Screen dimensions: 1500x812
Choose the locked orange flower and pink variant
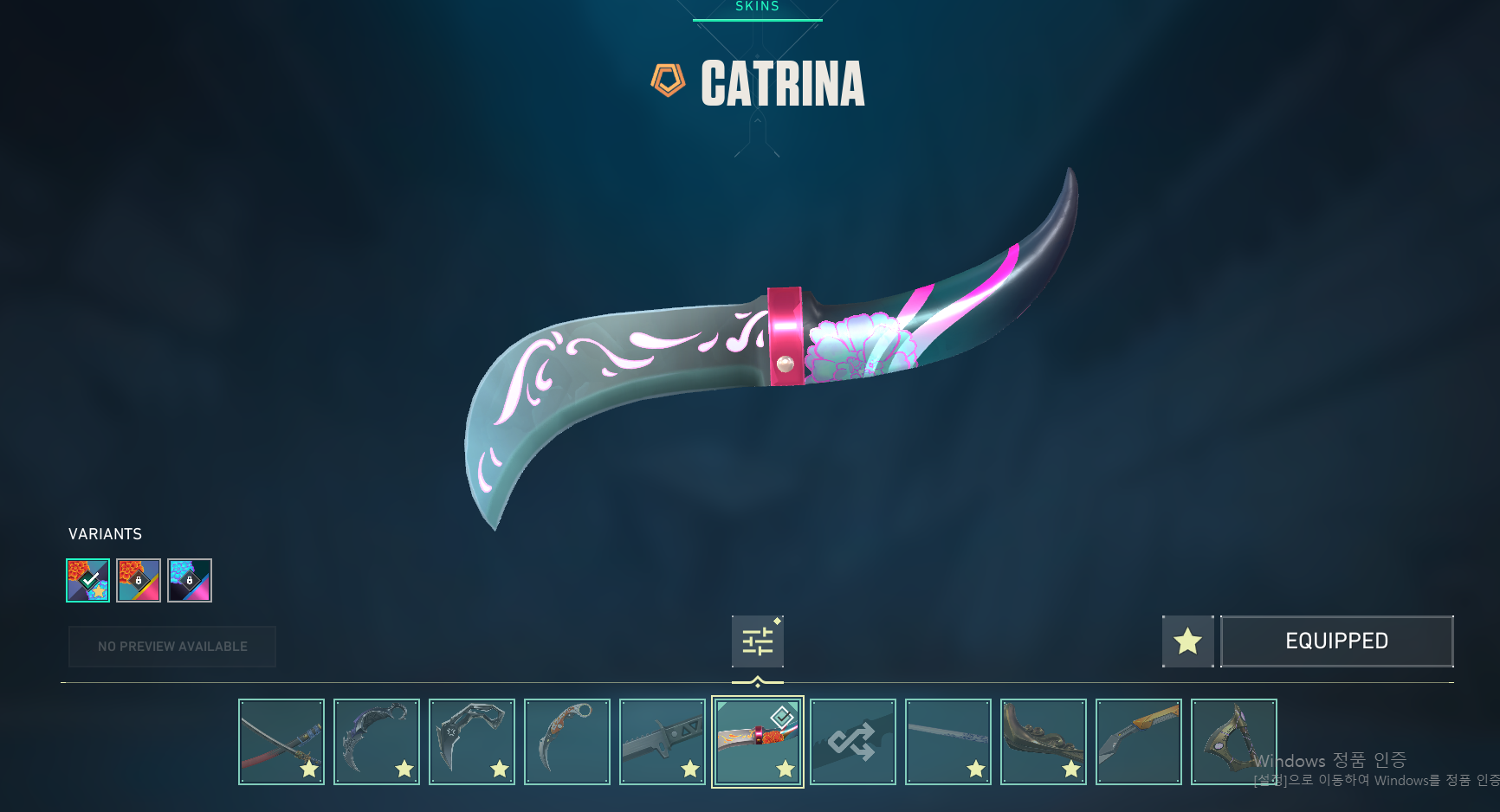(x=139, y=580)
